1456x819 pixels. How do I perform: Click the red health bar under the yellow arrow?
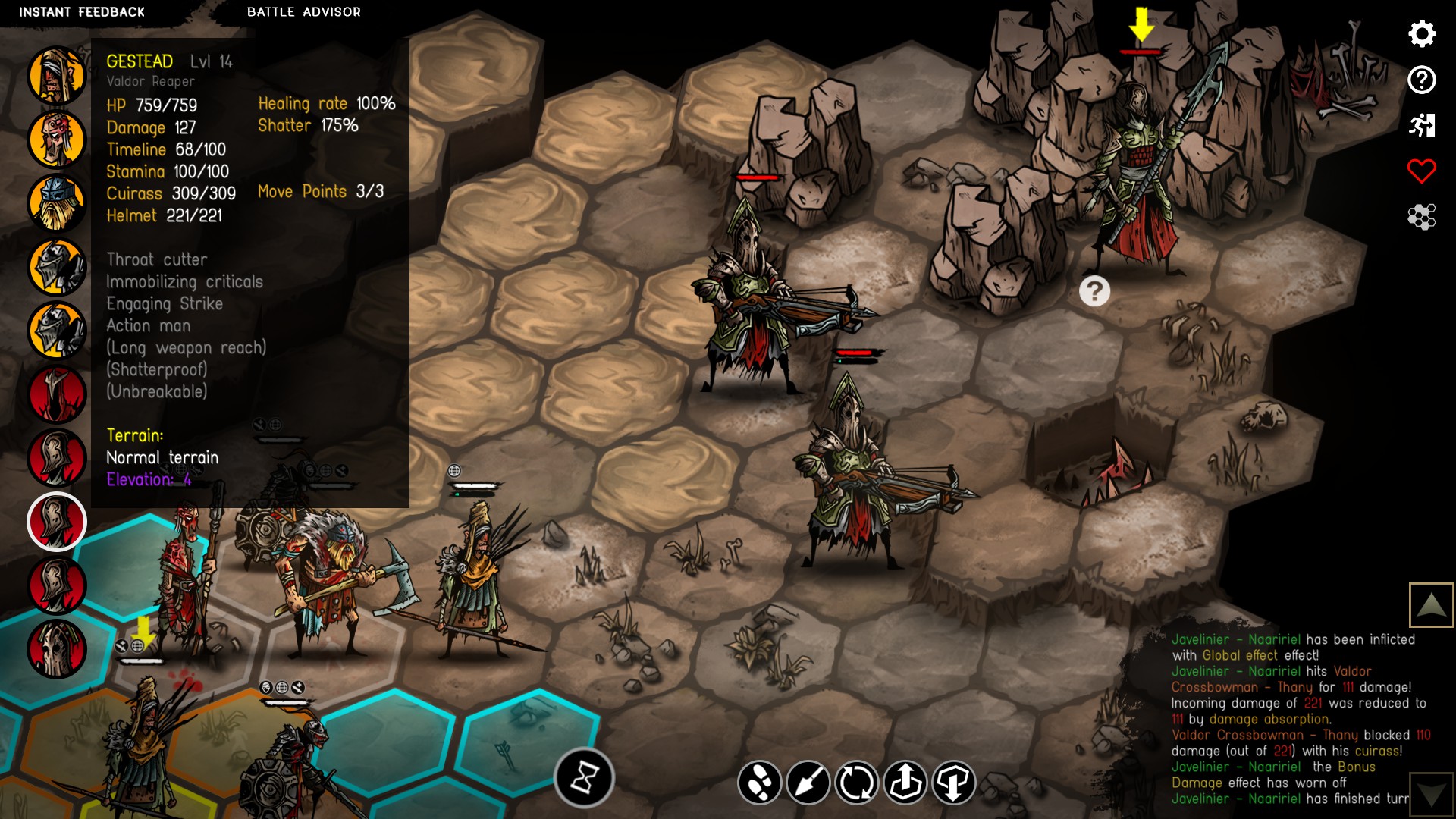[1141, 52]
